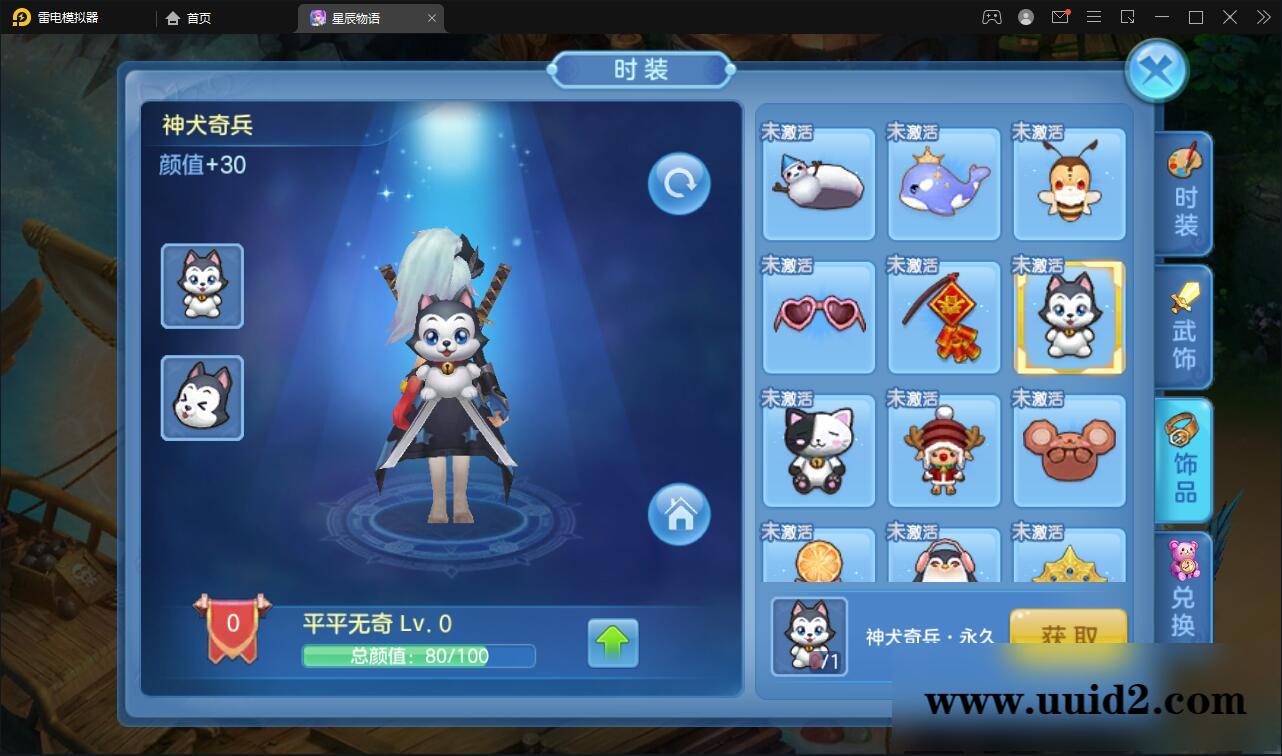Select the husky portrait on the left panel

click(x=202, y=285)
